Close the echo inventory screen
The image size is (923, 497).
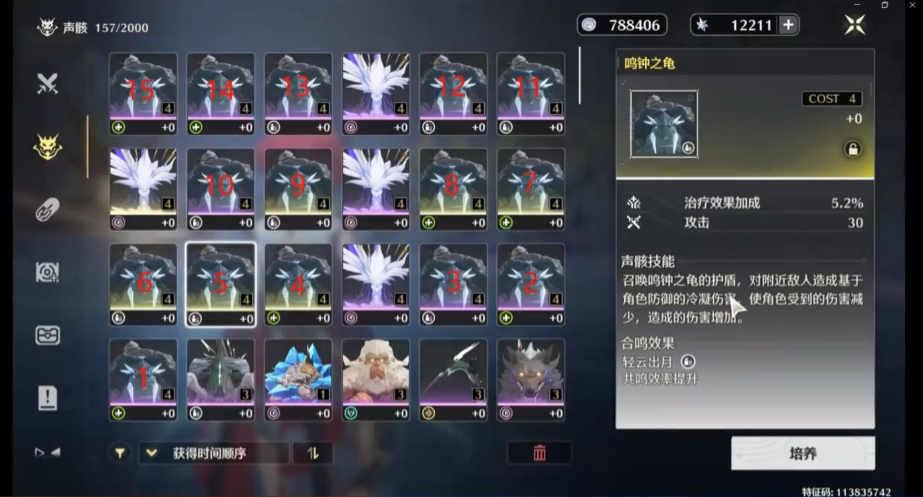(x=854, y=25)
